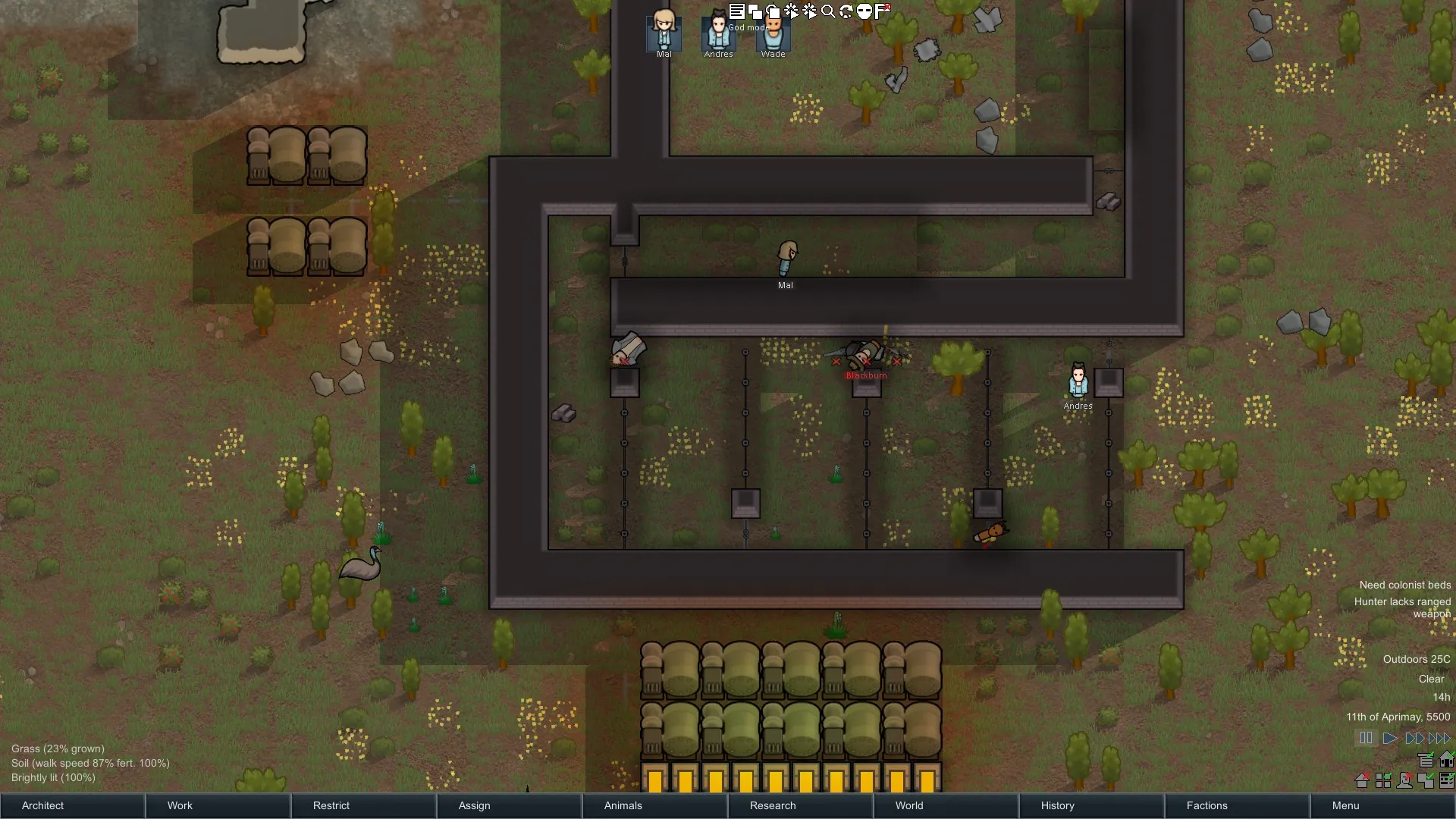Viewport: 1456px width, 819px height.
Task: Select colonist Mal's portrait
Action: [664, 32]
